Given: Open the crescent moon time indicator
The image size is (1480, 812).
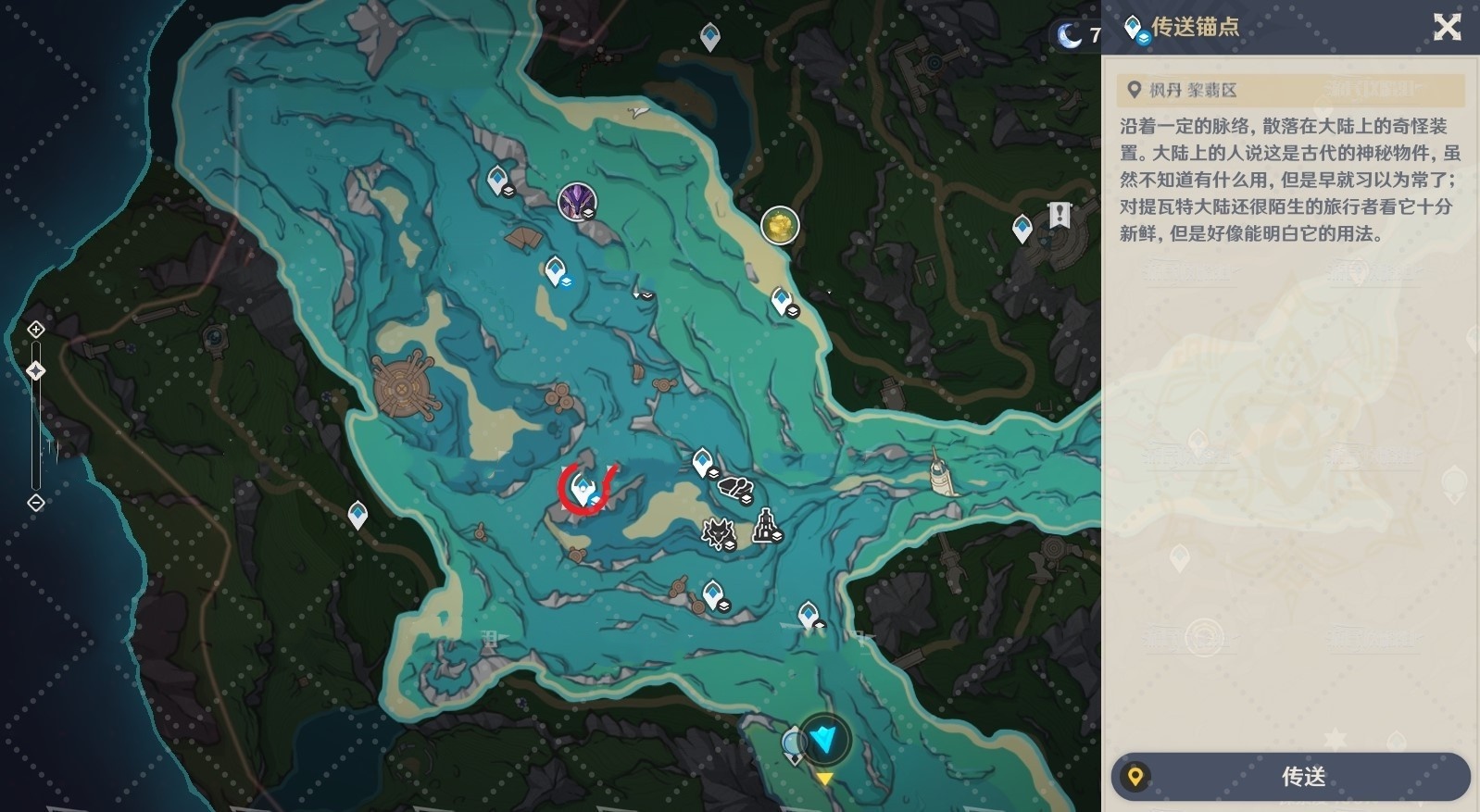Looking at the screenshot, I should [x=1071, y=35].
